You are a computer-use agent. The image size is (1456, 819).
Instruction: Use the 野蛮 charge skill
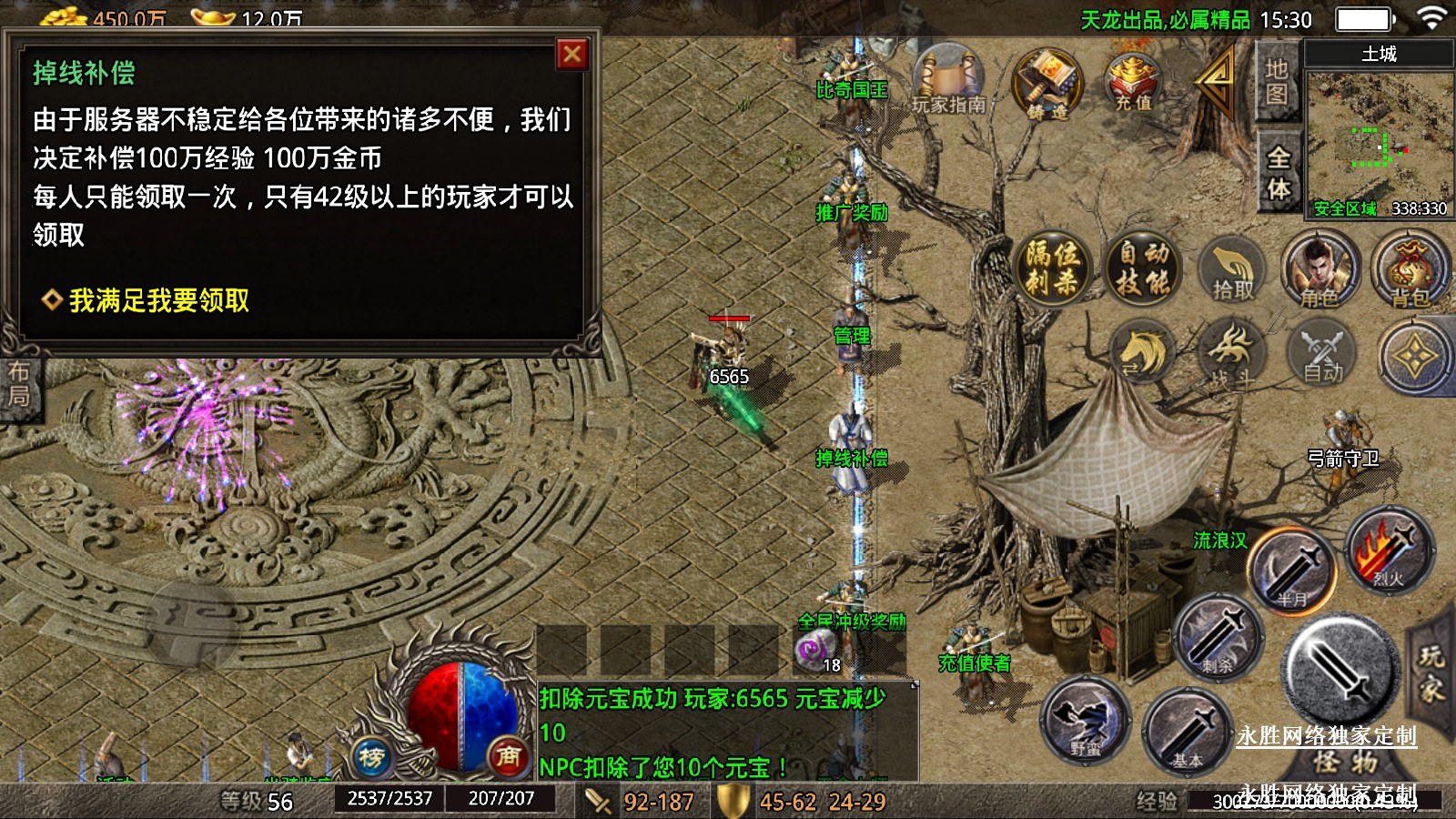click(1086, 721)
